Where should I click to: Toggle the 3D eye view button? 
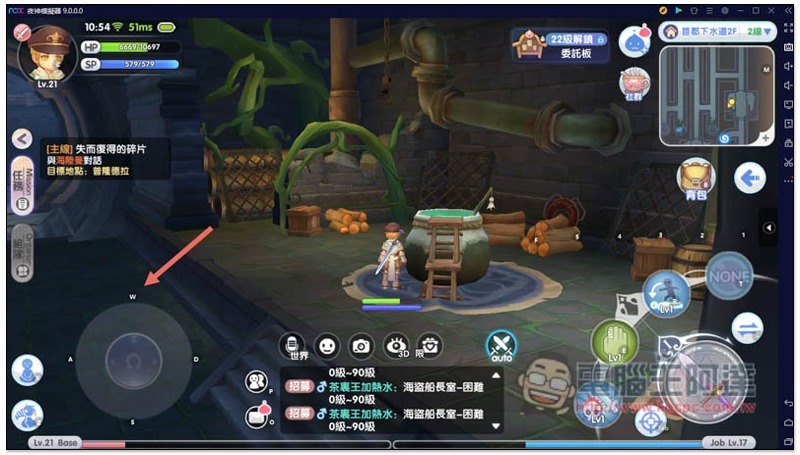coord(396,345)
